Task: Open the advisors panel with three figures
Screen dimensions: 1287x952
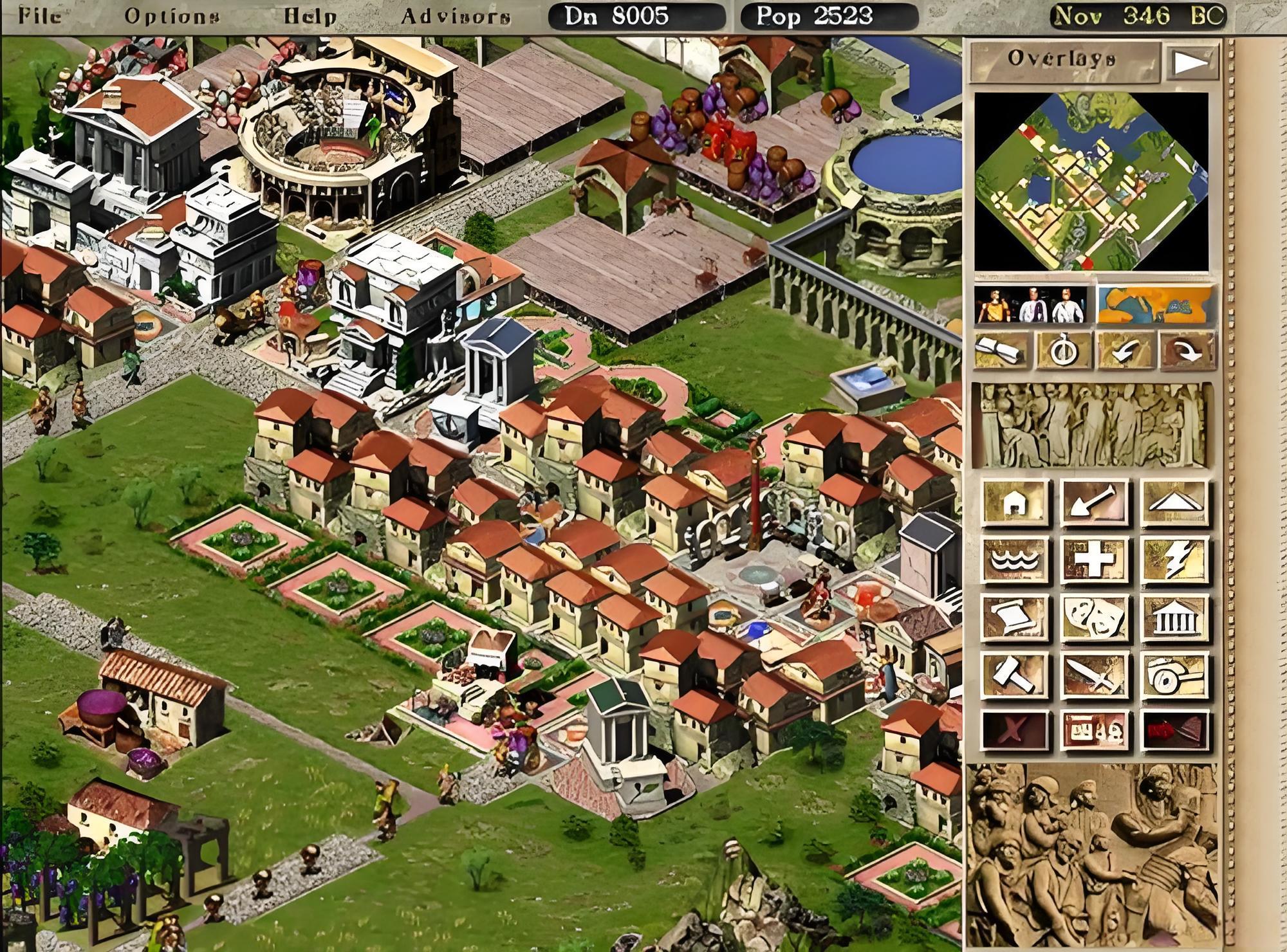Action: pos(1031,305)
